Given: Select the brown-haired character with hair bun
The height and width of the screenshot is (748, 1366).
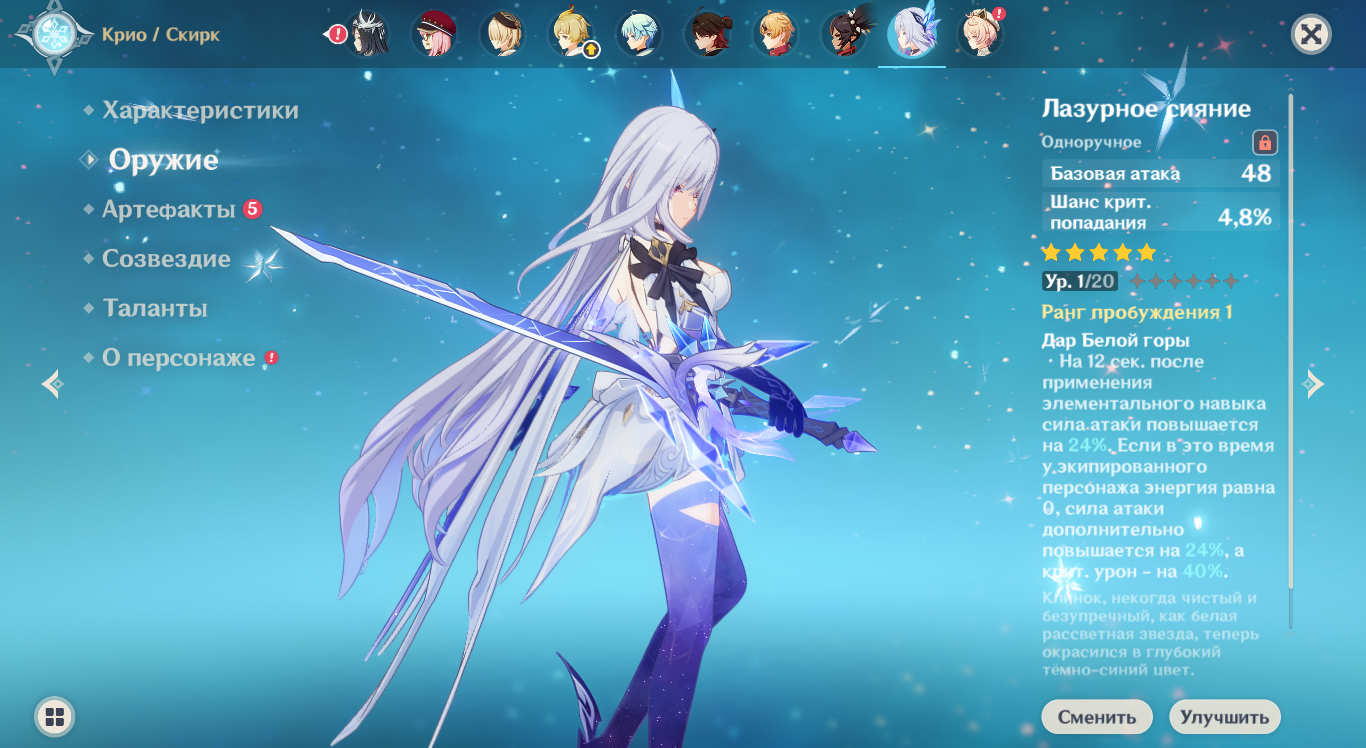Looking at the screenshot, I should 708,34.
